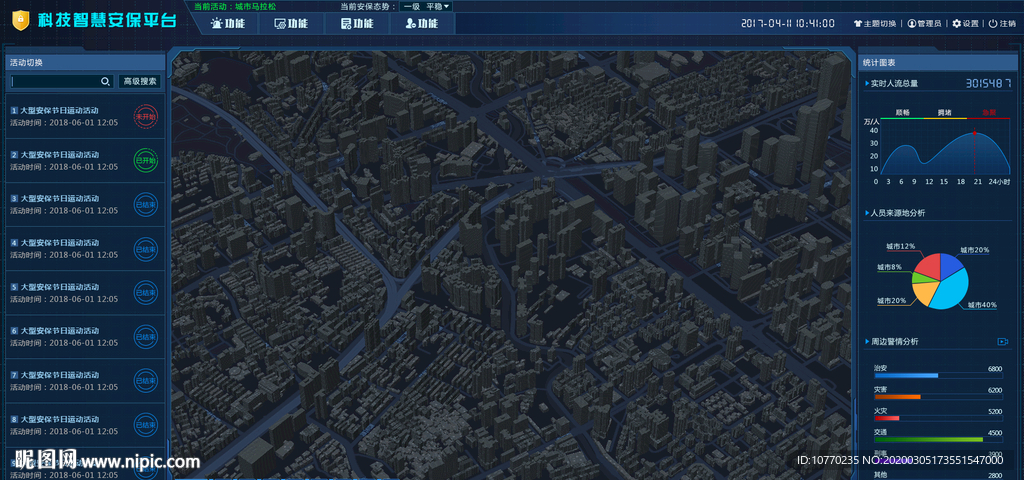Click the icon beside 周边警情分析 header
The image size is (1024, 480).
point(1002,342)
